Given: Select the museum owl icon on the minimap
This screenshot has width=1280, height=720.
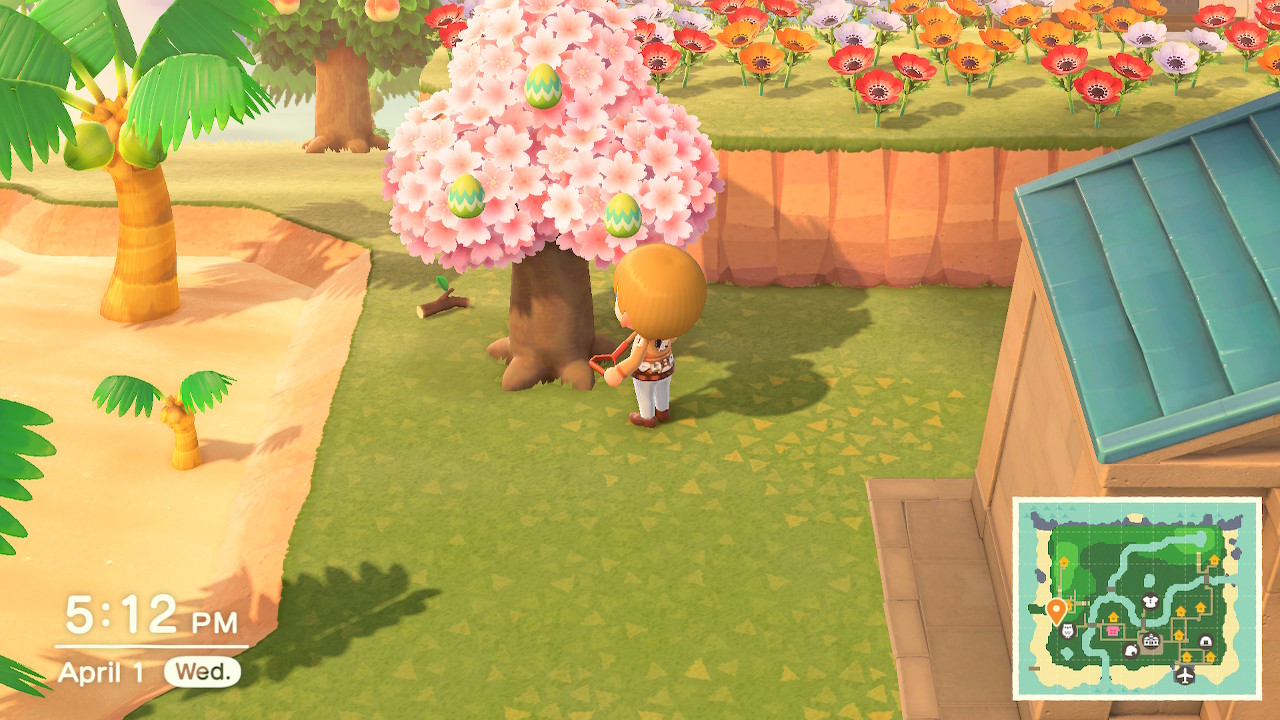Looking at the screenshot, I should pyautogui.click(x=1067, y=630).
